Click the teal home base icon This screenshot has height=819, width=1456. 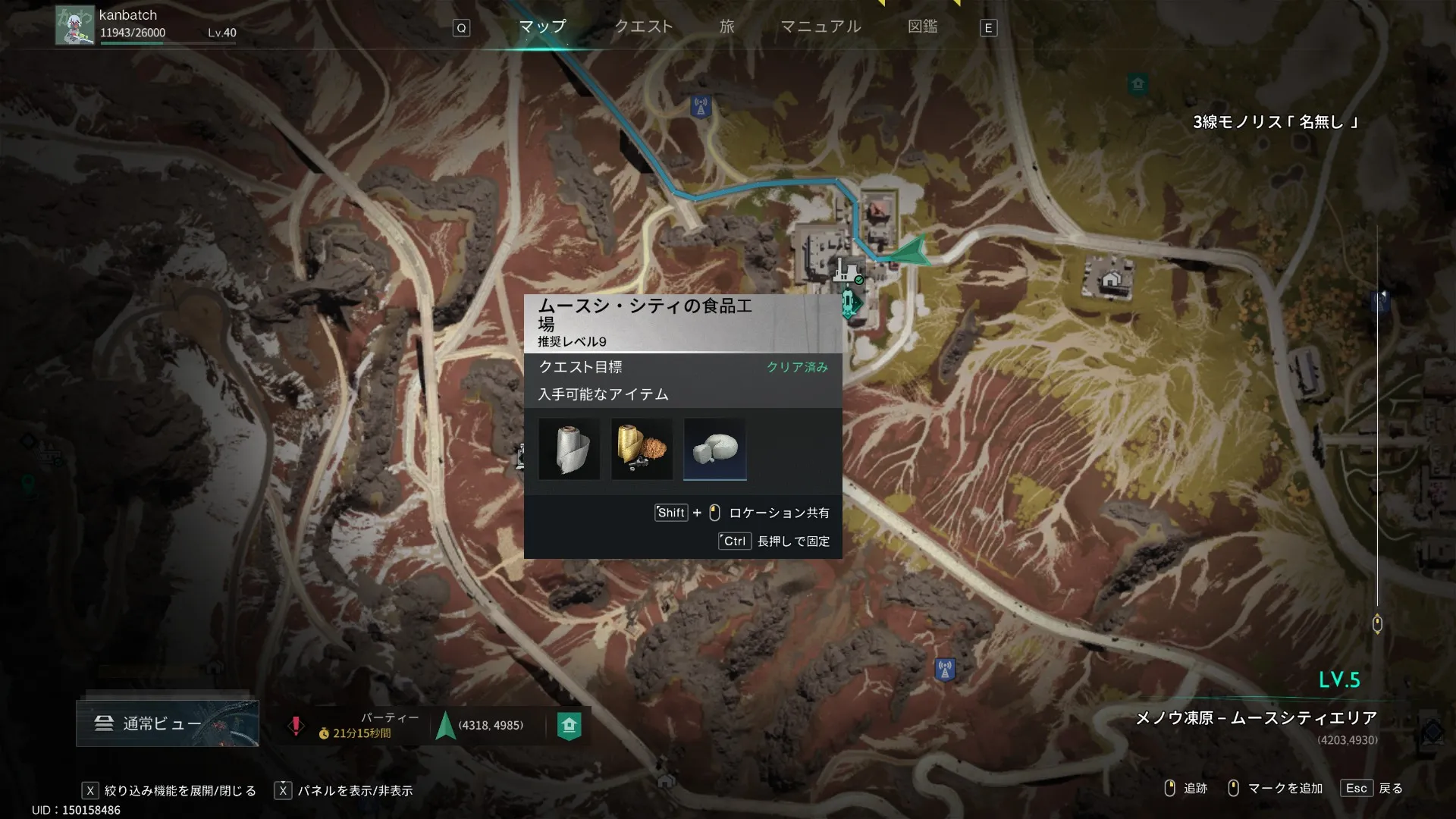click(569, 726)
